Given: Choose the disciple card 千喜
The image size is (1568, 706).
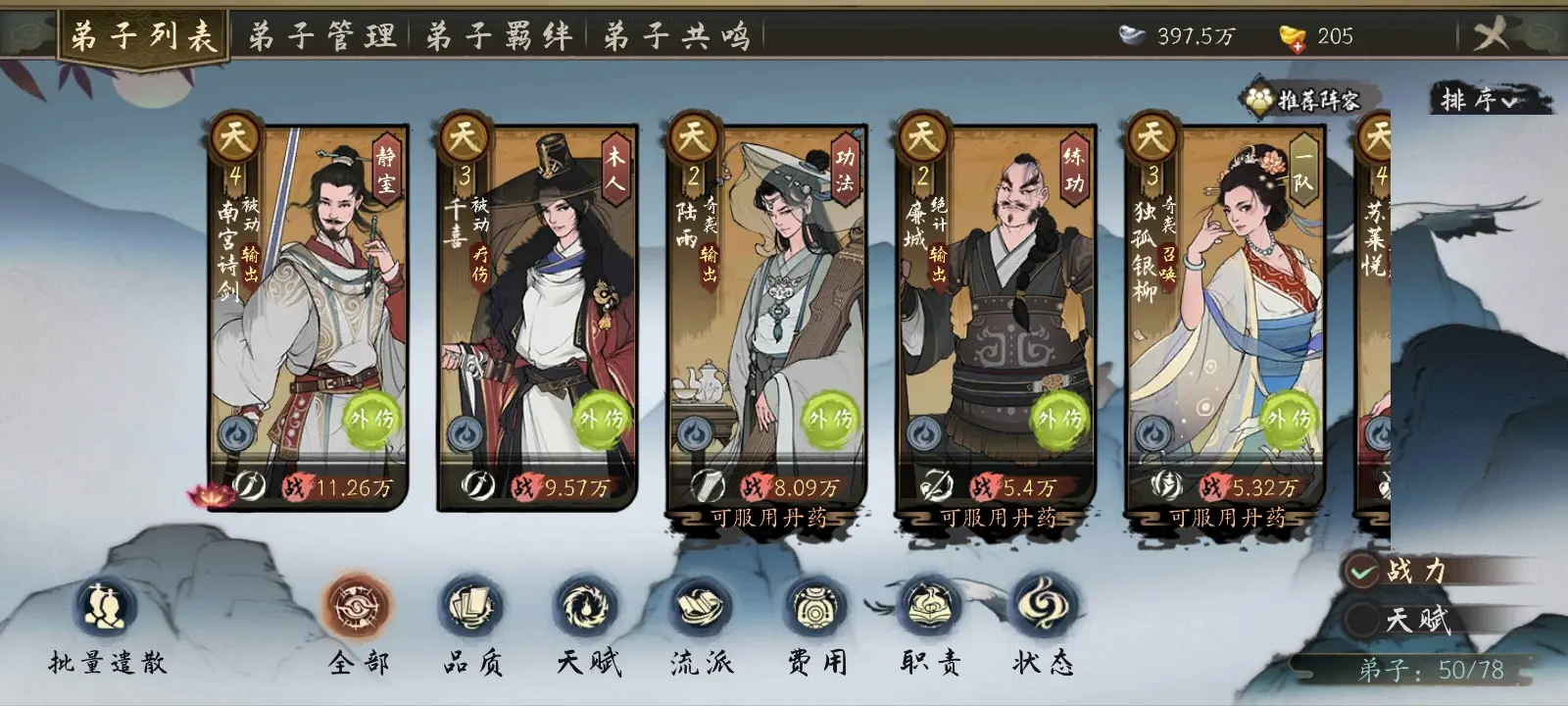Looking at the screenshot, I should [x=537, y=314].
